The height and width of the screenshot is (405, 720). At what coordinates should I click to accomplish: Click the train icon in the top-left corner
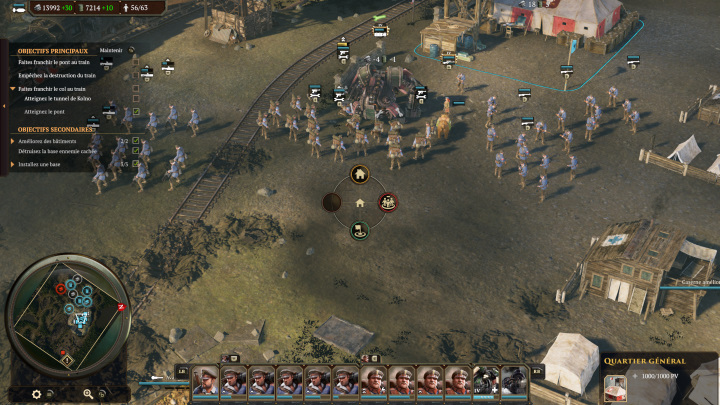(x=16, y=8)
